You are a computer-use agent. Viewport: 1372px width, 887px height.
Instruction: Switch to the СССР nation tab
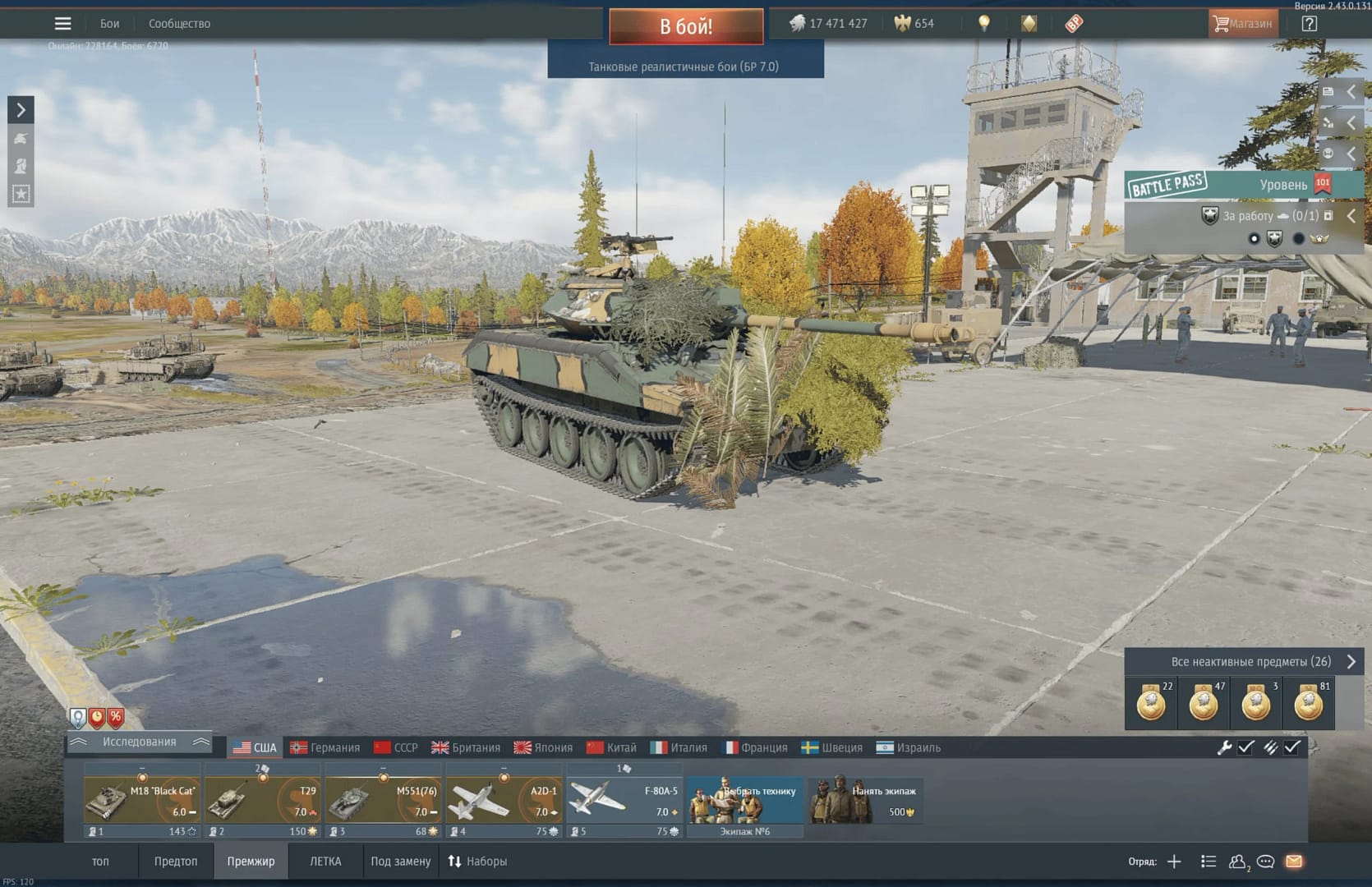click(x=396, y=747)
